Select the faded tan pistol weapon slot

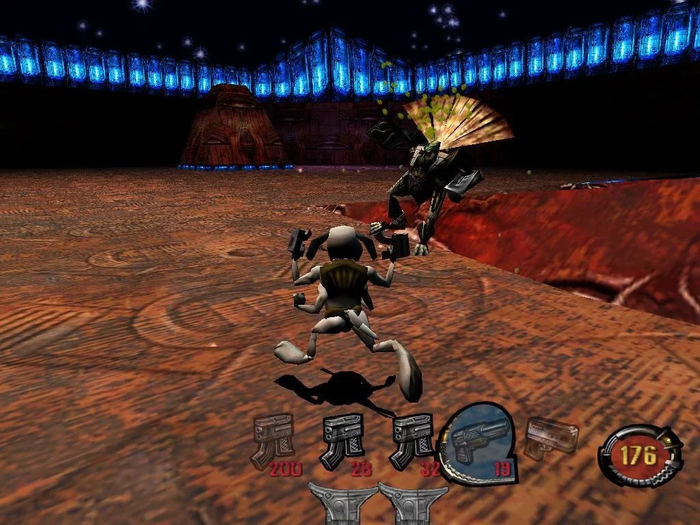coord(551,437)
